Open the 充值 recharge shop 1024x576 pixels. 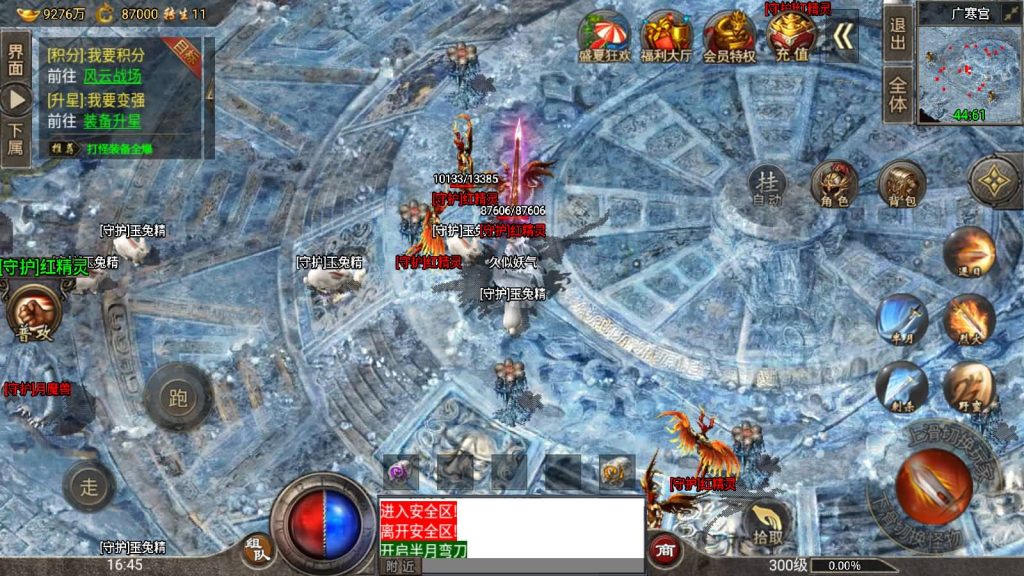790,36
